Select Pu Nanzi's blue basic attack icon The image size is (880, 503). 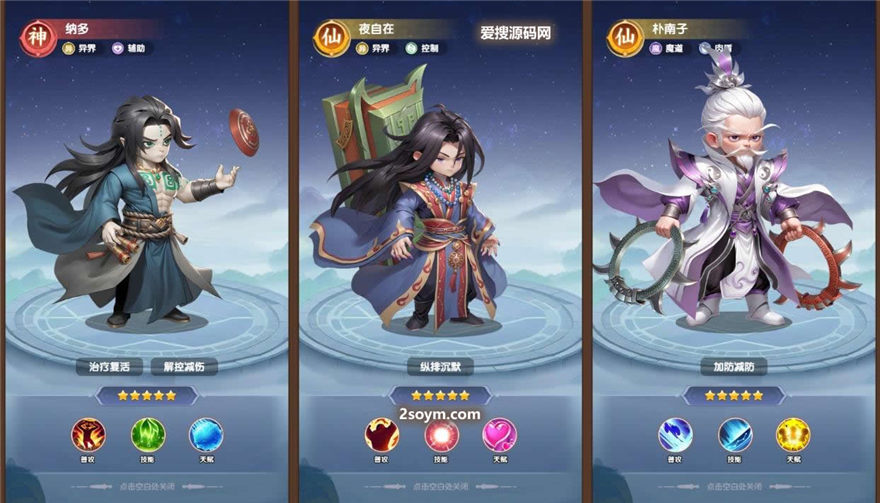tap(675, 434)
